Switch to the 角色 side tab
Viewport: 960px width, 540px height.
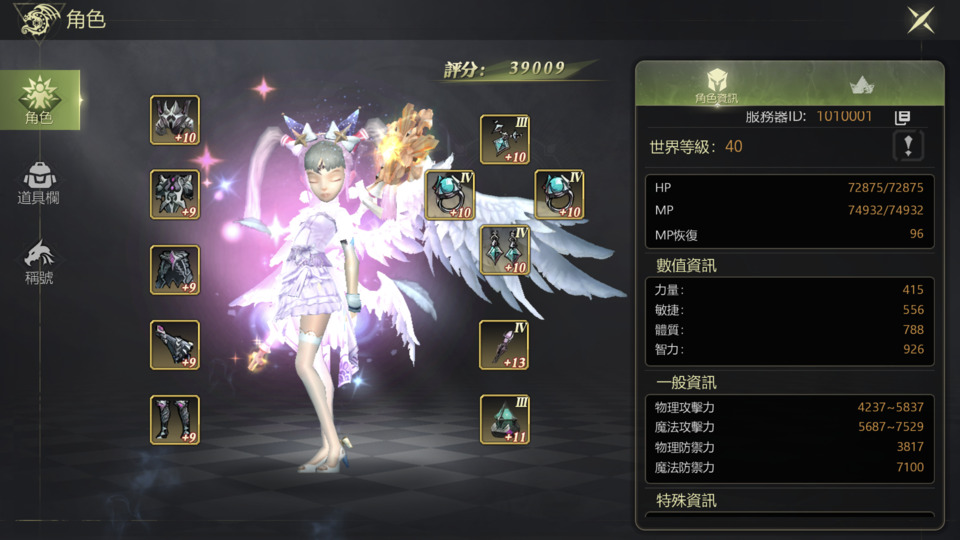tap(40, 100)
